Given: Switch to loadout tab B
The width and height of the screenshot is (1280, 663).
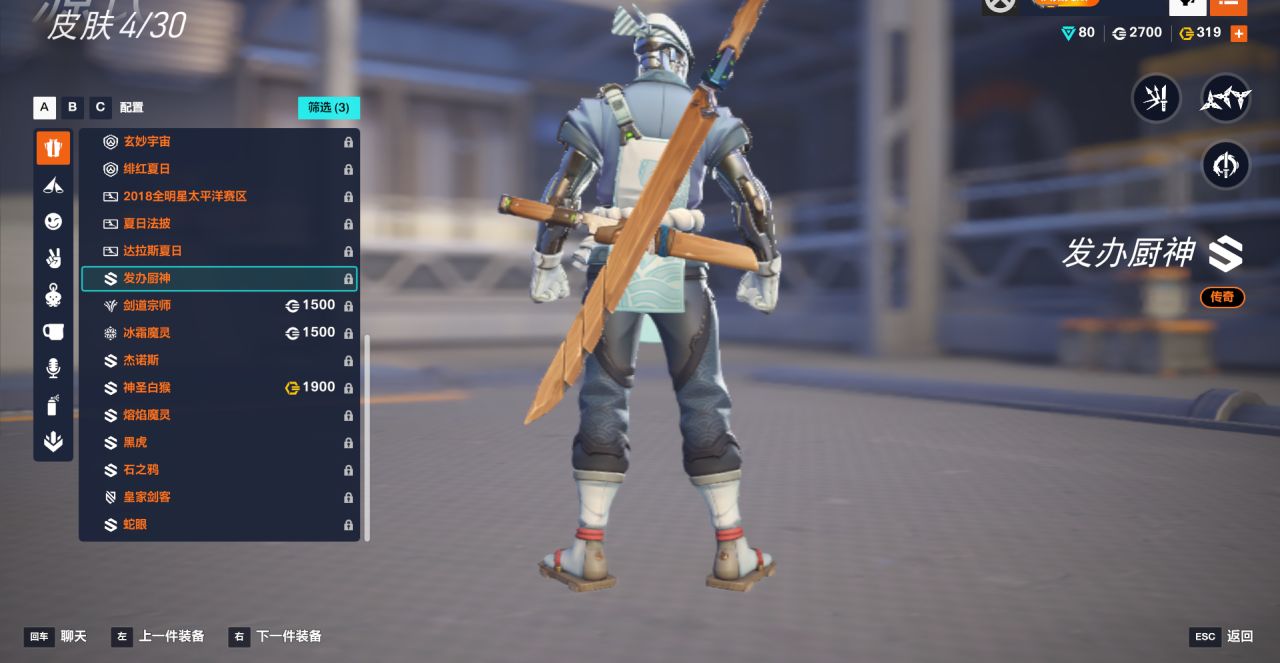Looking at the screenshot, I should [x=72, y=107].
